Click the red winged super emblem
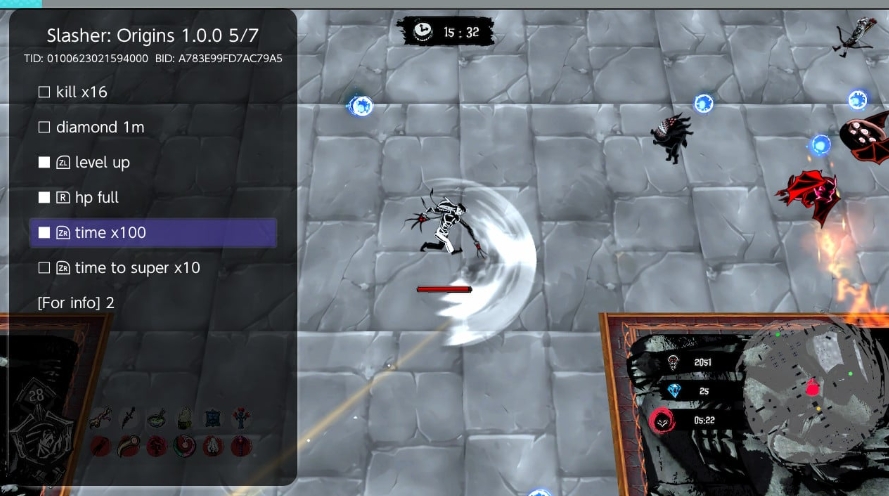Viewport: 889px width, 496px height. click(661, 420)
